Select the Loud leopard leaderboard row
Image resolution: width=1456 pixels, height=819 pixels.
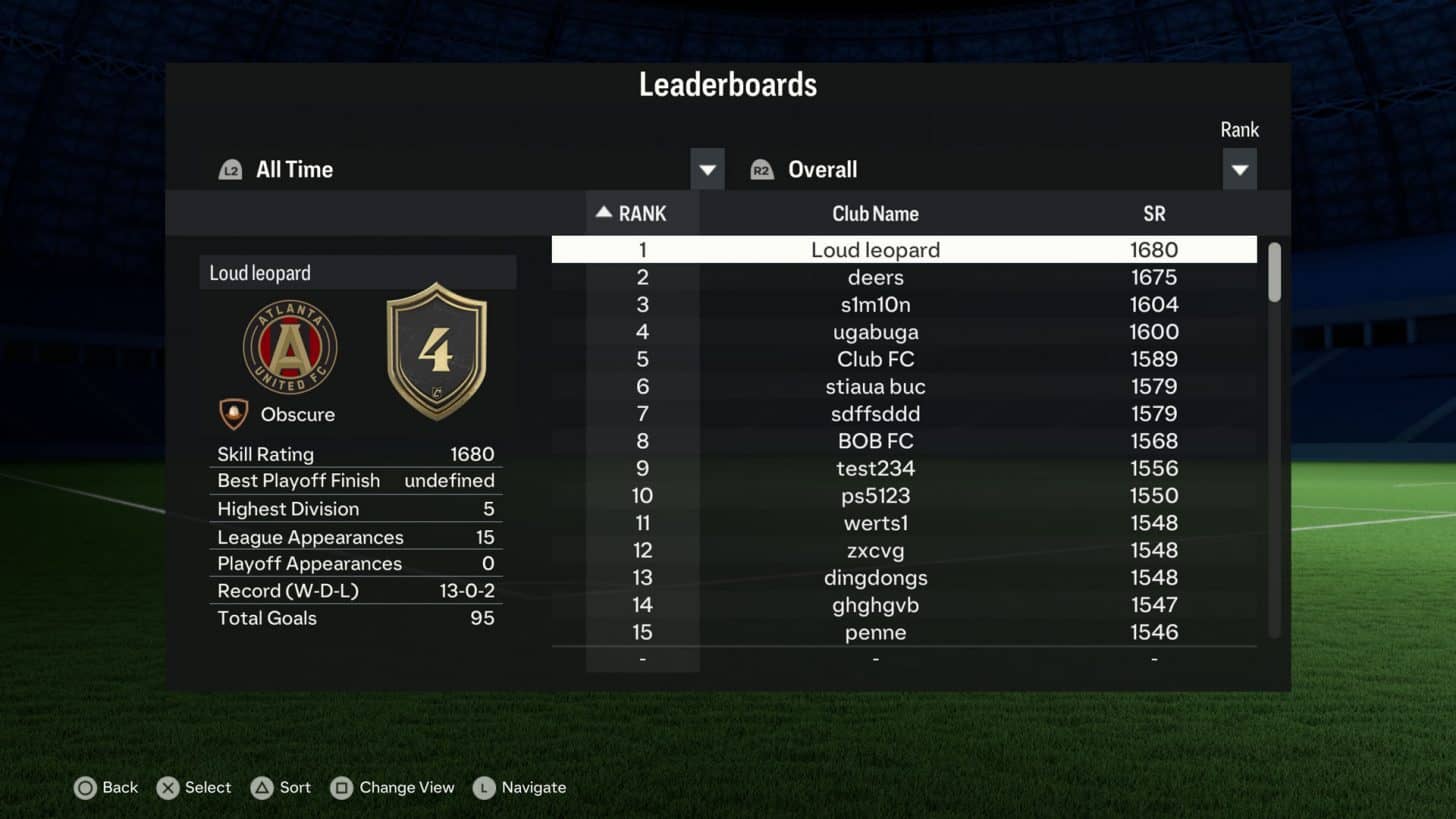(x=875, y=249)
